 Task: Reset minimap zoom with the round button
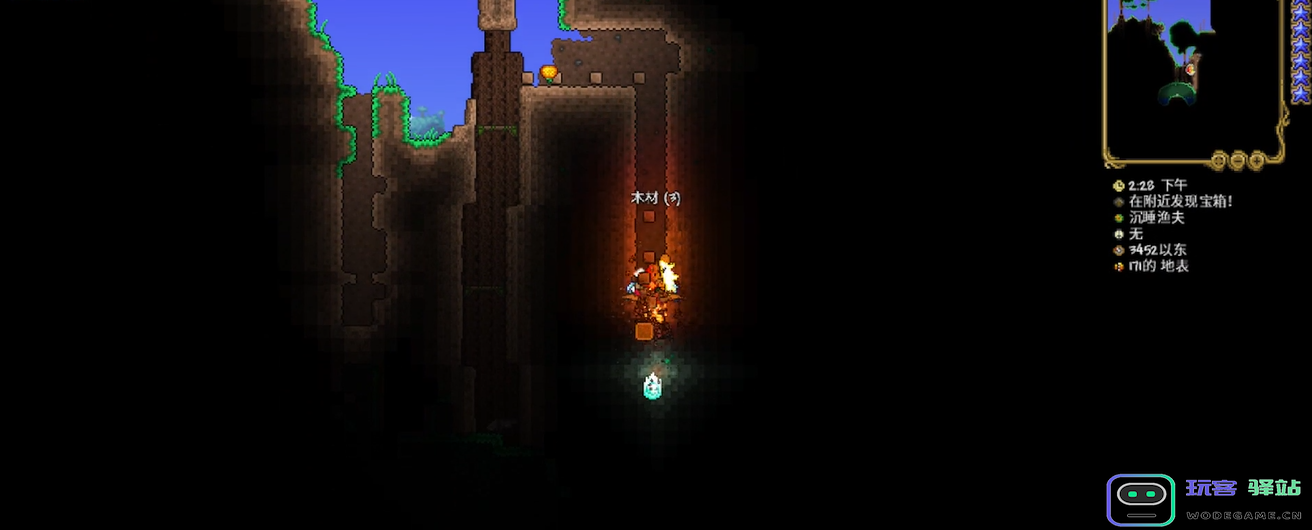point(1218,159)
